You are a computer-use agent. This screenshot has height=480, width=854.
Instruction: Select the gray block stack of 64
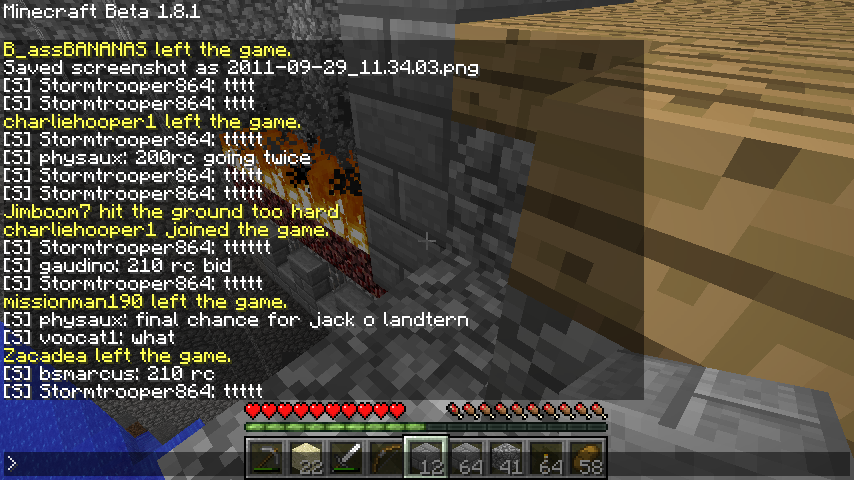(466, 458)
